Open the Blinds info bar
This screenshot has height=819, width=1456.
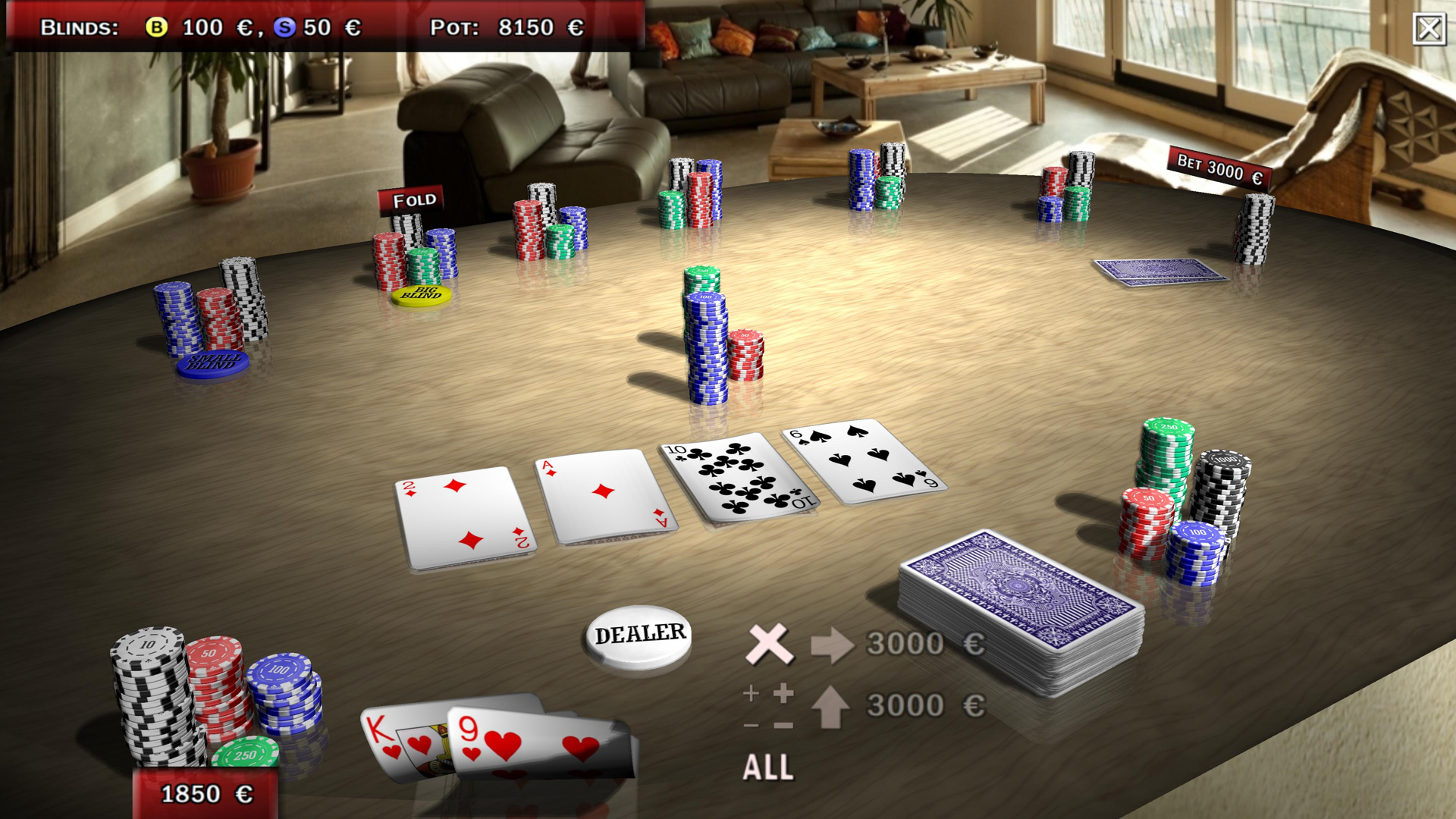click(80, 27)
